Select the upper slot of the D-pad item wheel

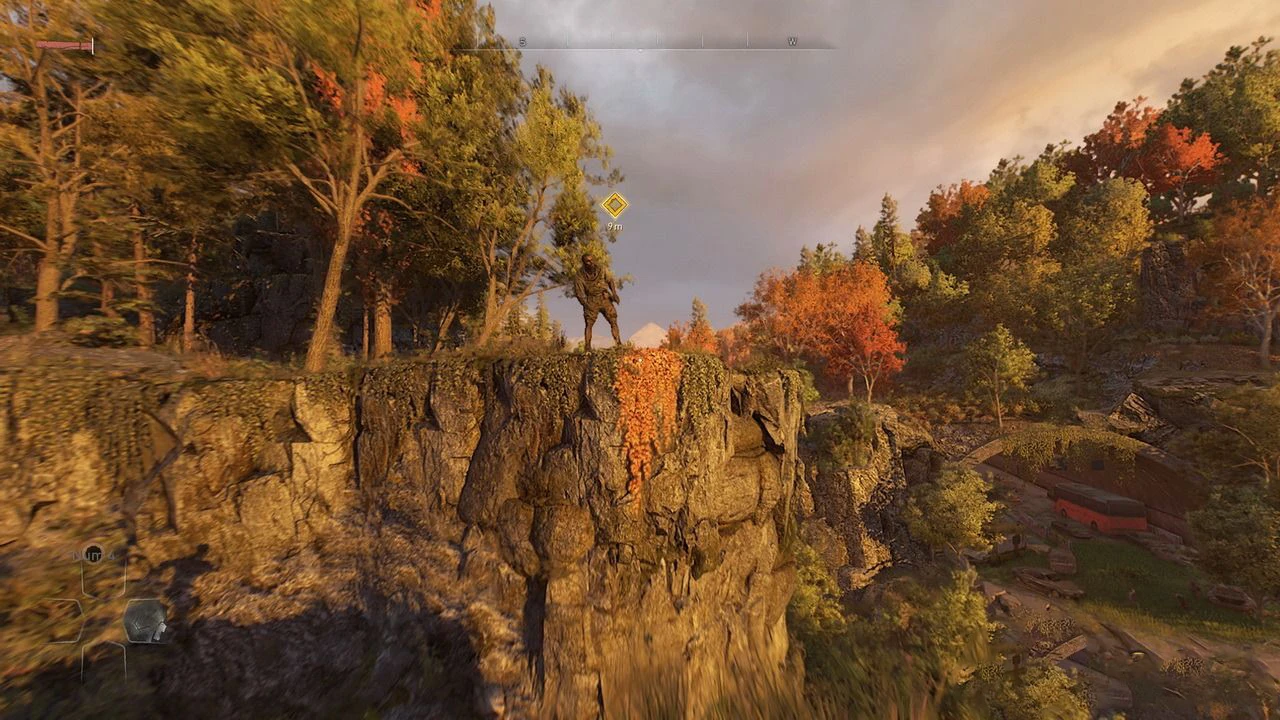[x=102, y=578]
